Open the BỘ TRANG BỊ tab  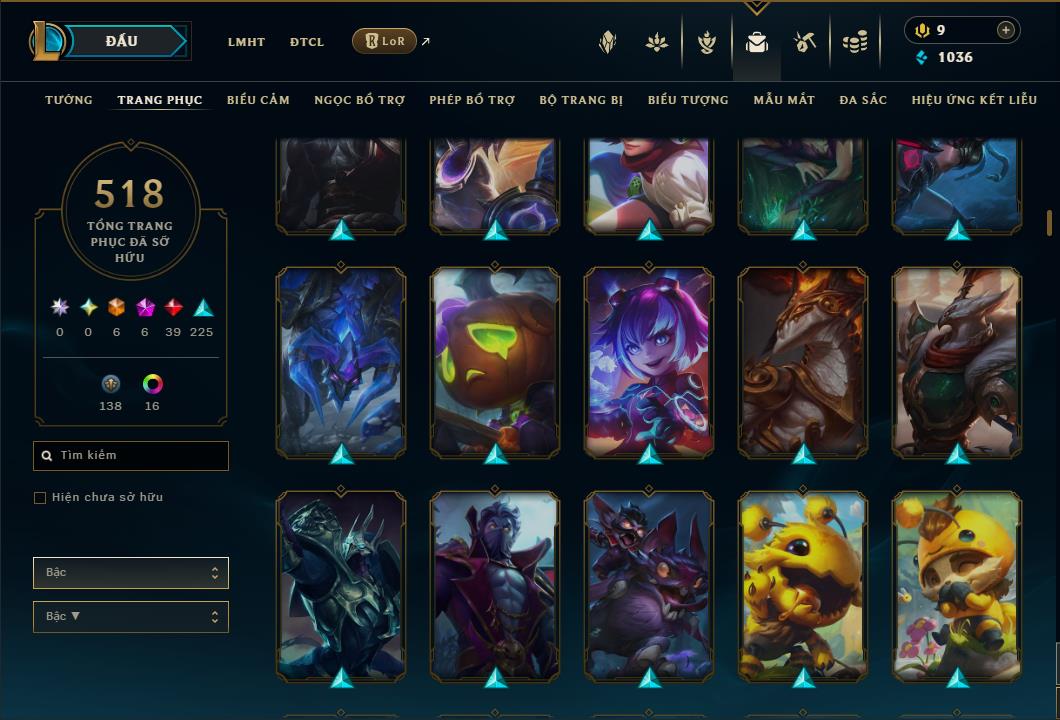point(581,100)
